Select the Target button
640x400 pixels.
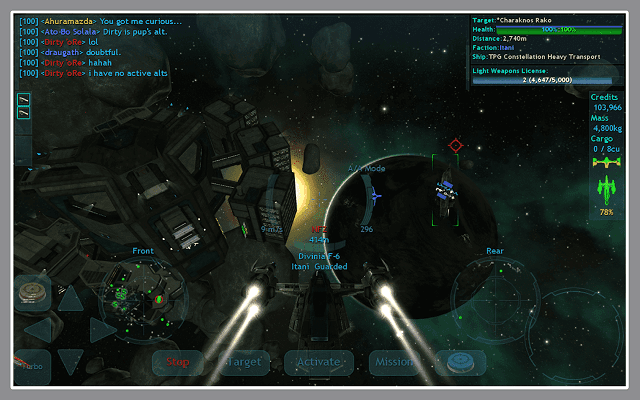tap(242, 361)
